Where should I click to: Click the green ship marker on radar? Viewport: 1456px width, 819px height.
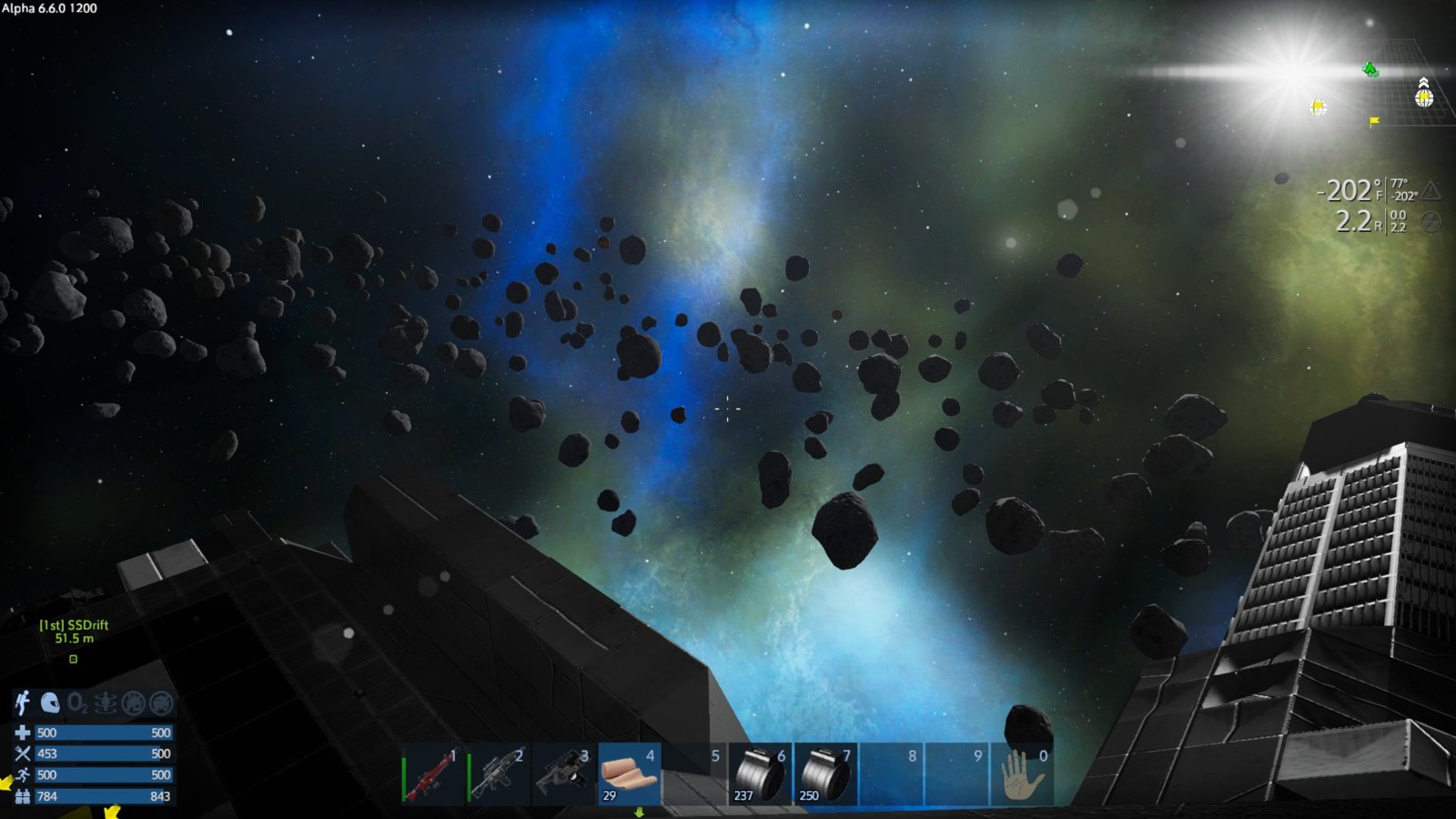[1370, 69]
